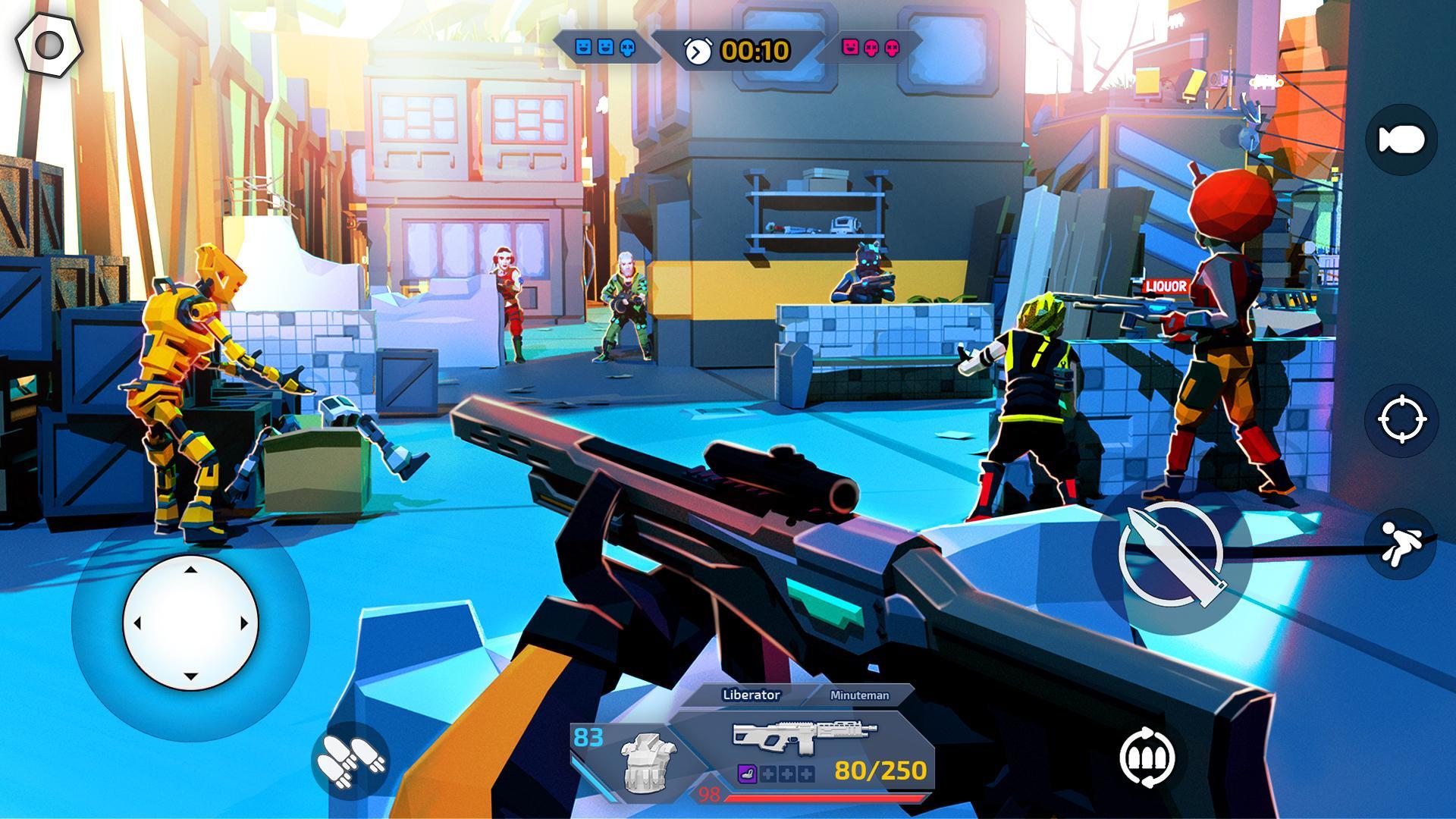This screenshot has width=1456, height=819.
Task: Tap the stopwatch icon beside the timer
Action: tap(698, 49)
